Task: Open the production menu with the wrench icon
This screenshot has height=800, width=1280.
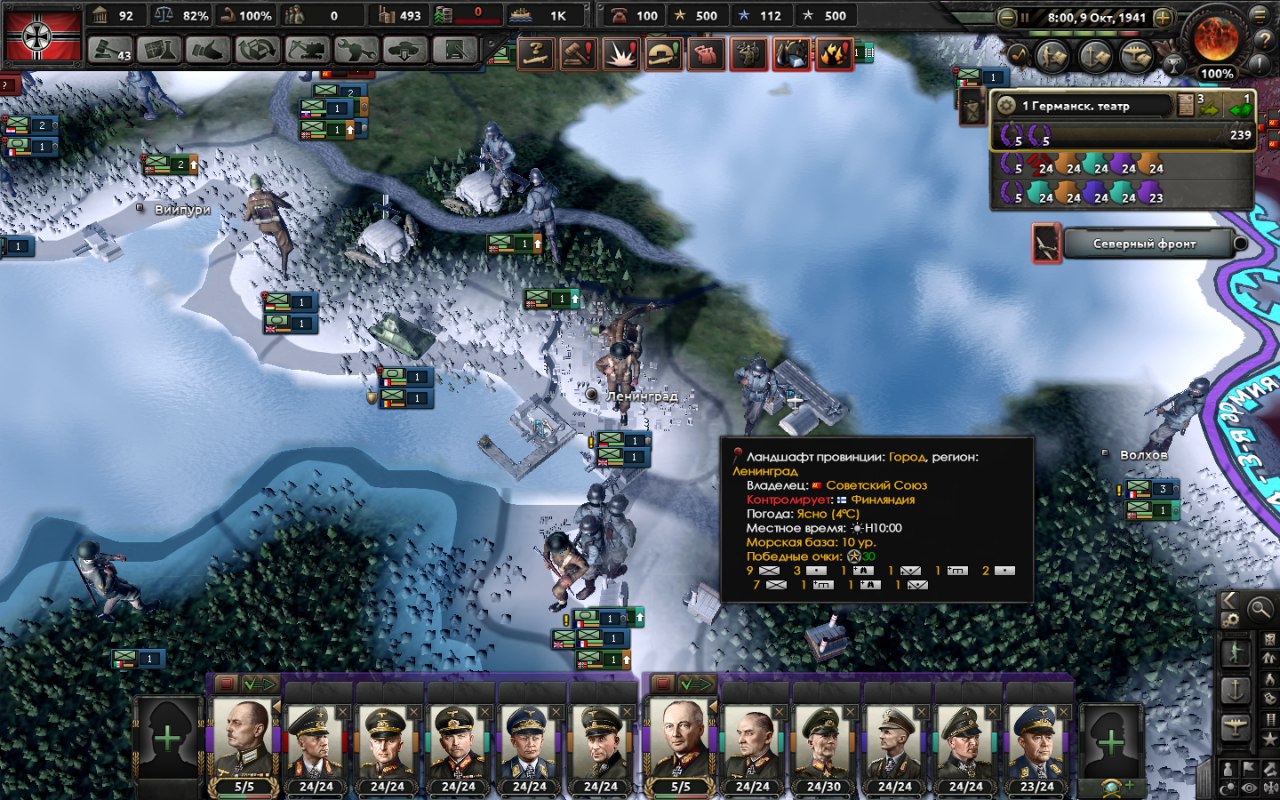Action: (x=356, y=49)
